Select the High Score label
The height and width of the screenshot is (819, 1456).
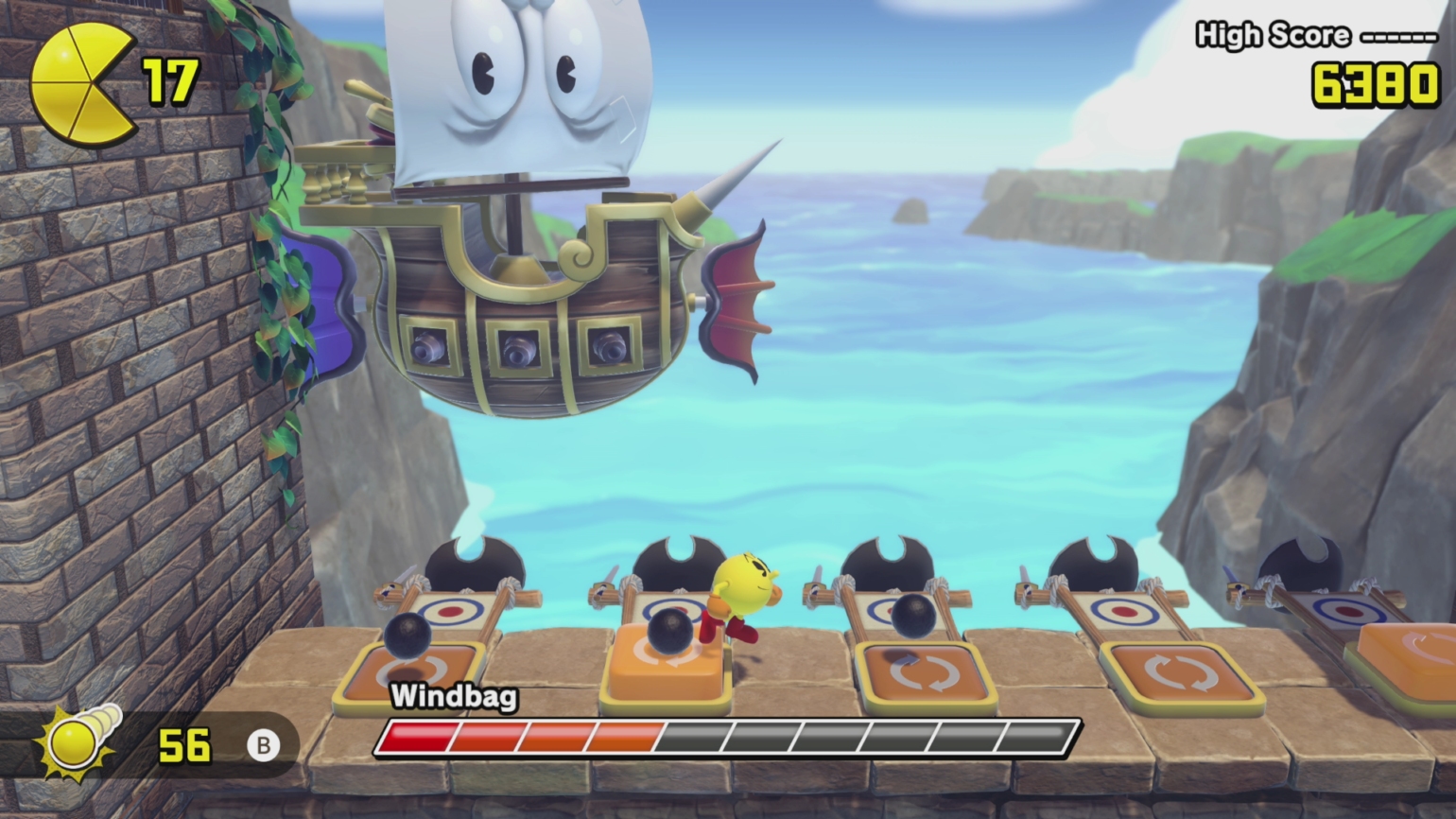pos(1272,36)
